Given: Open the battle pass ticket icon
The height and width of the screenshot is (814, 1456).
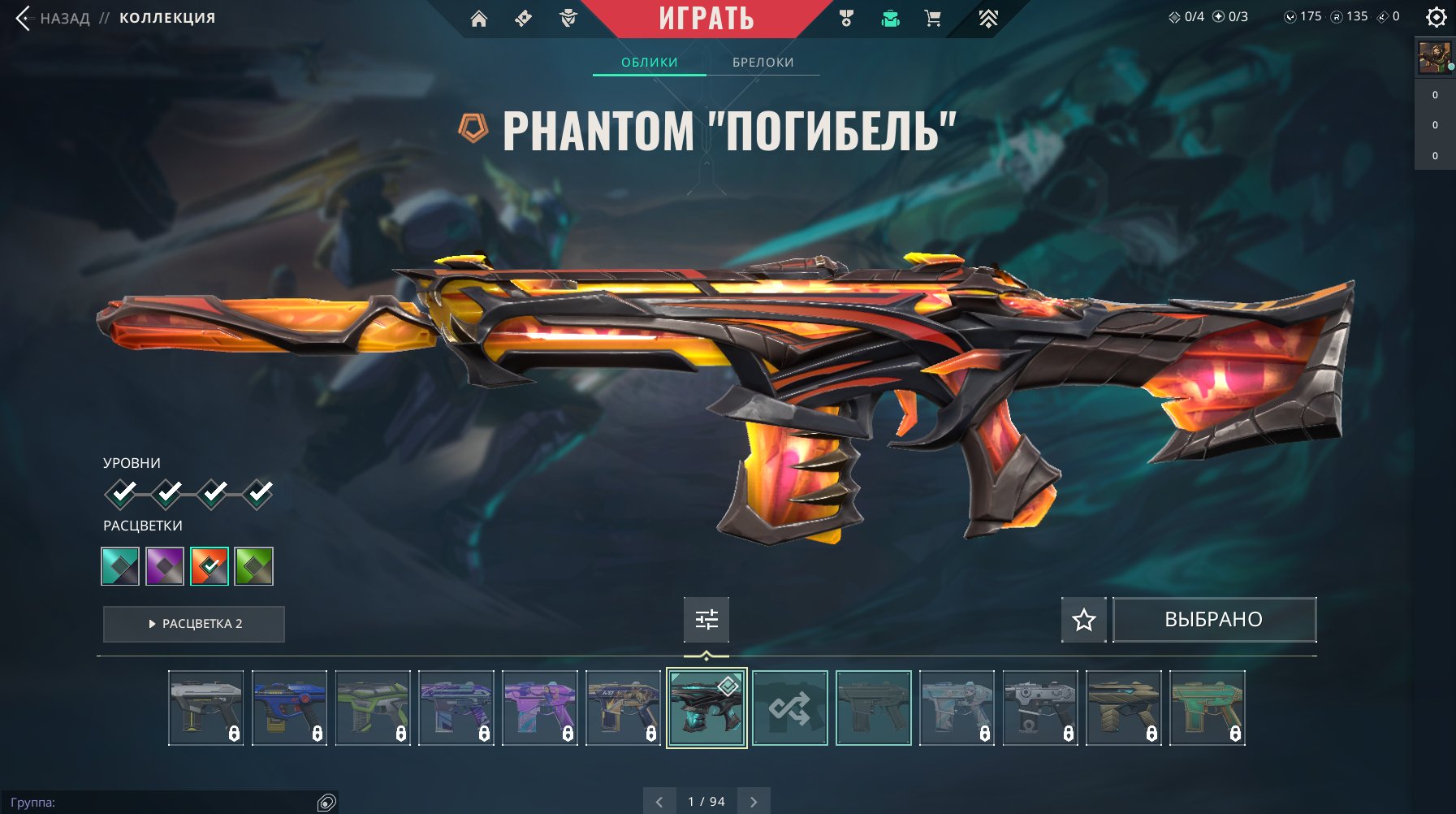Looking at the screenshot, I should 525,18.
